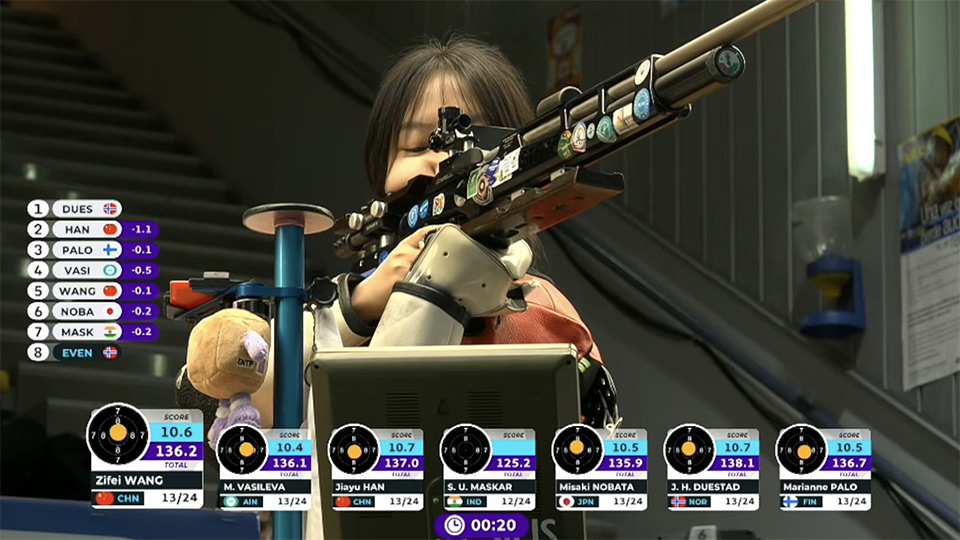Choose Marianne PALO's score card
The height and width of the screenshot is (540, 960).
[823, 468]
